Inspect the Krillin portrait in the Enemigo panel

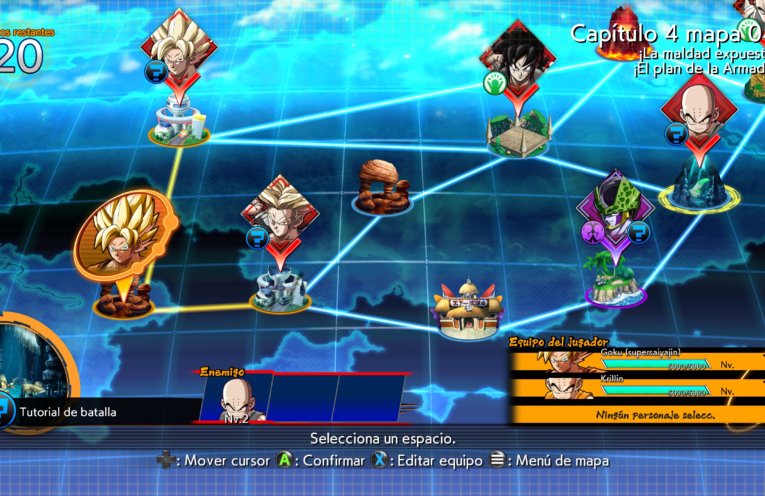click(235, 399)
